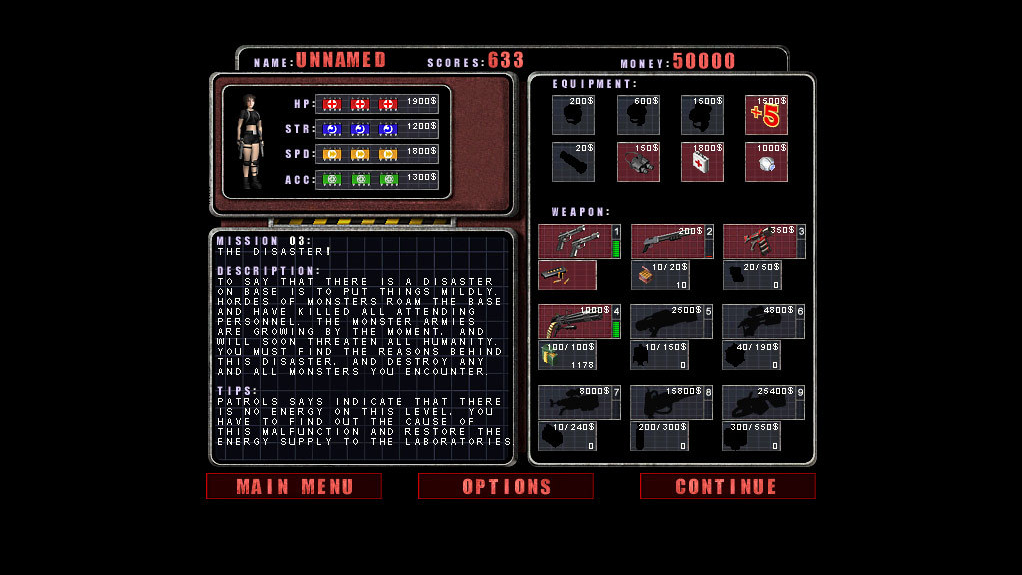Viewport: 1022px width, 575px height.
Task: Buy the HP upgrade for 1900$
Action: [377, 104]
